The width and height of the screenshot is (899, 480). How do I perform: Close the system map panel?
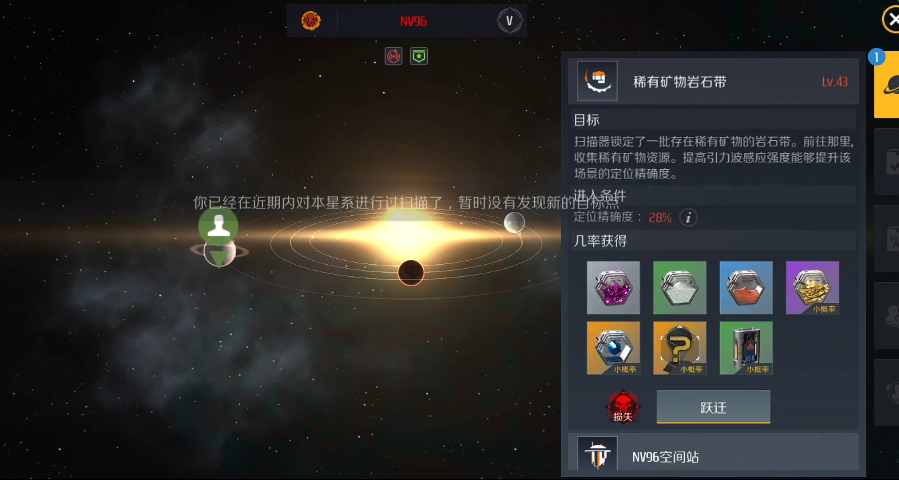coord(891,20)
